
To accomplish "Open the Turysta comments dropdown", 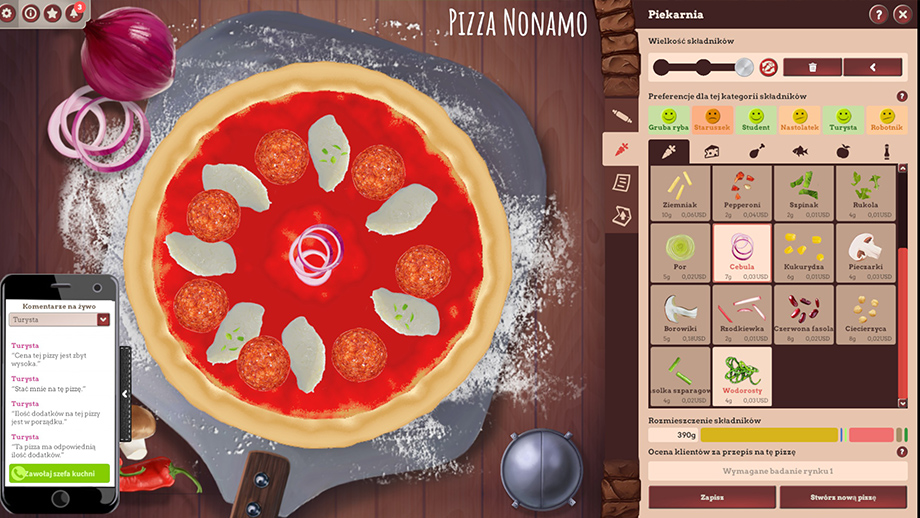I will [x=103, y=320].
